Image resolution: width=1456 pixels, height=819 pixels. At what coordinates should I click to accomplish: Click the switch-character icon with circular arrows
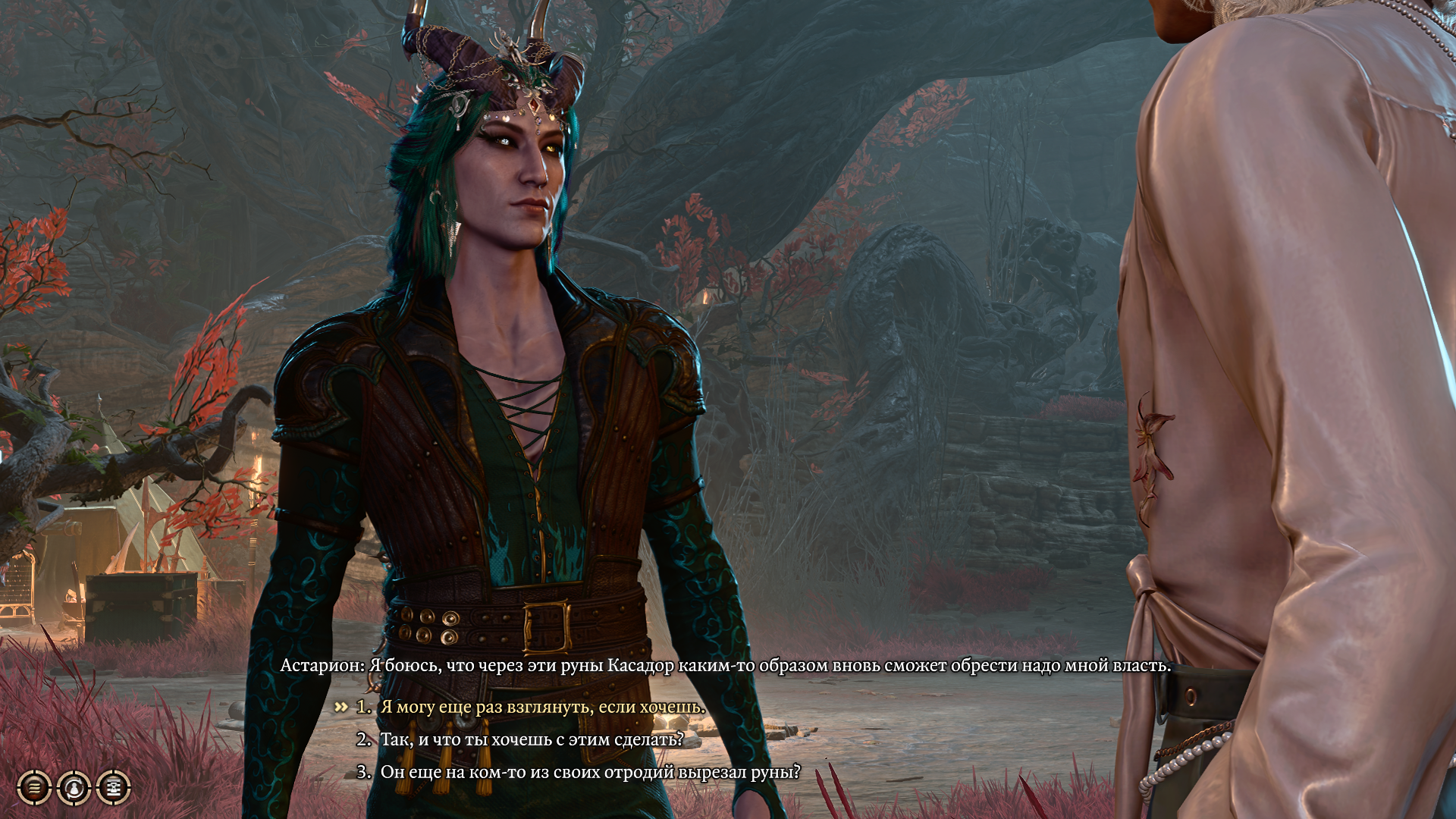74,787
